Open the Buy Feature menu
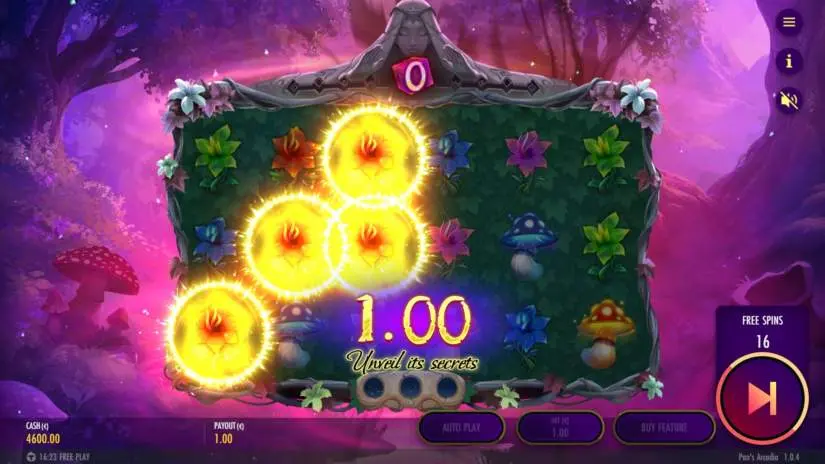The width and height of the screenshot is (825, 464). click(663, 427)
